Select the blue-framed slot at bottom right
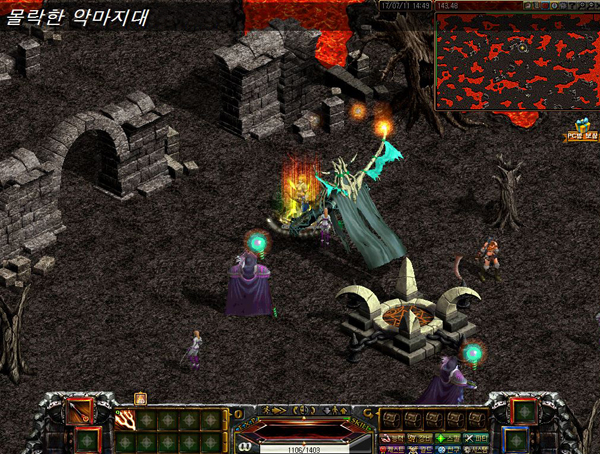Screen dimensions: 600x454 coord(514,440)
